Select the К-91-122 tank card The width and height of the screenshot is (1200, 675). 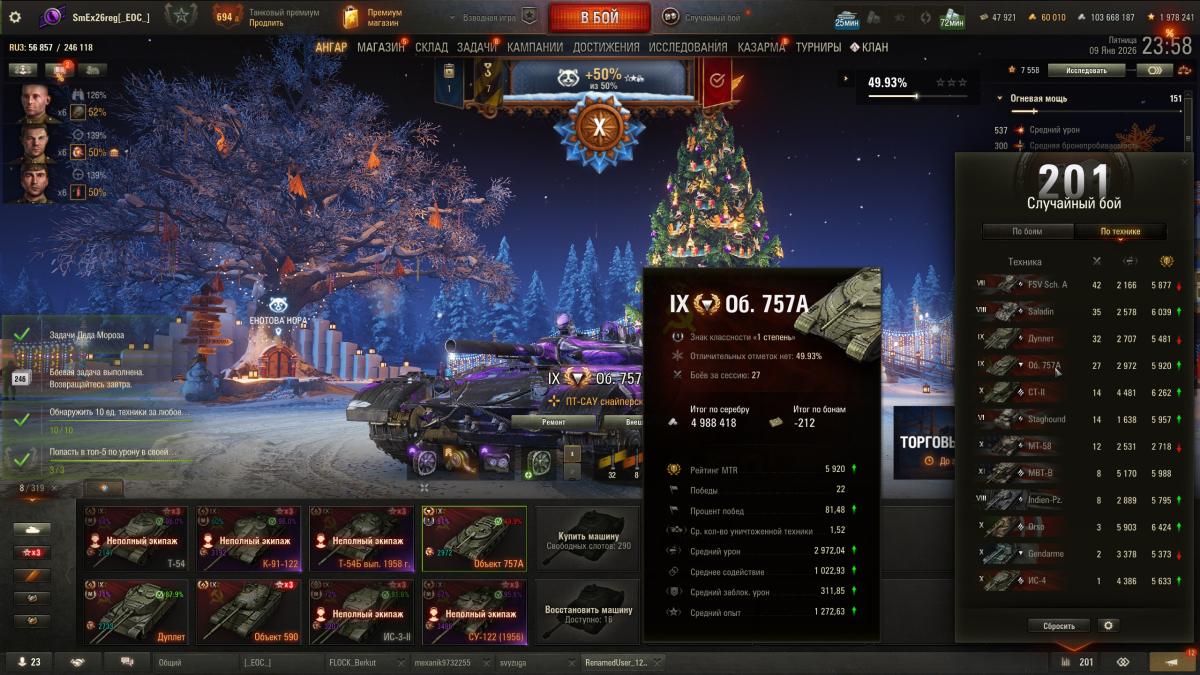coord(248,535)
